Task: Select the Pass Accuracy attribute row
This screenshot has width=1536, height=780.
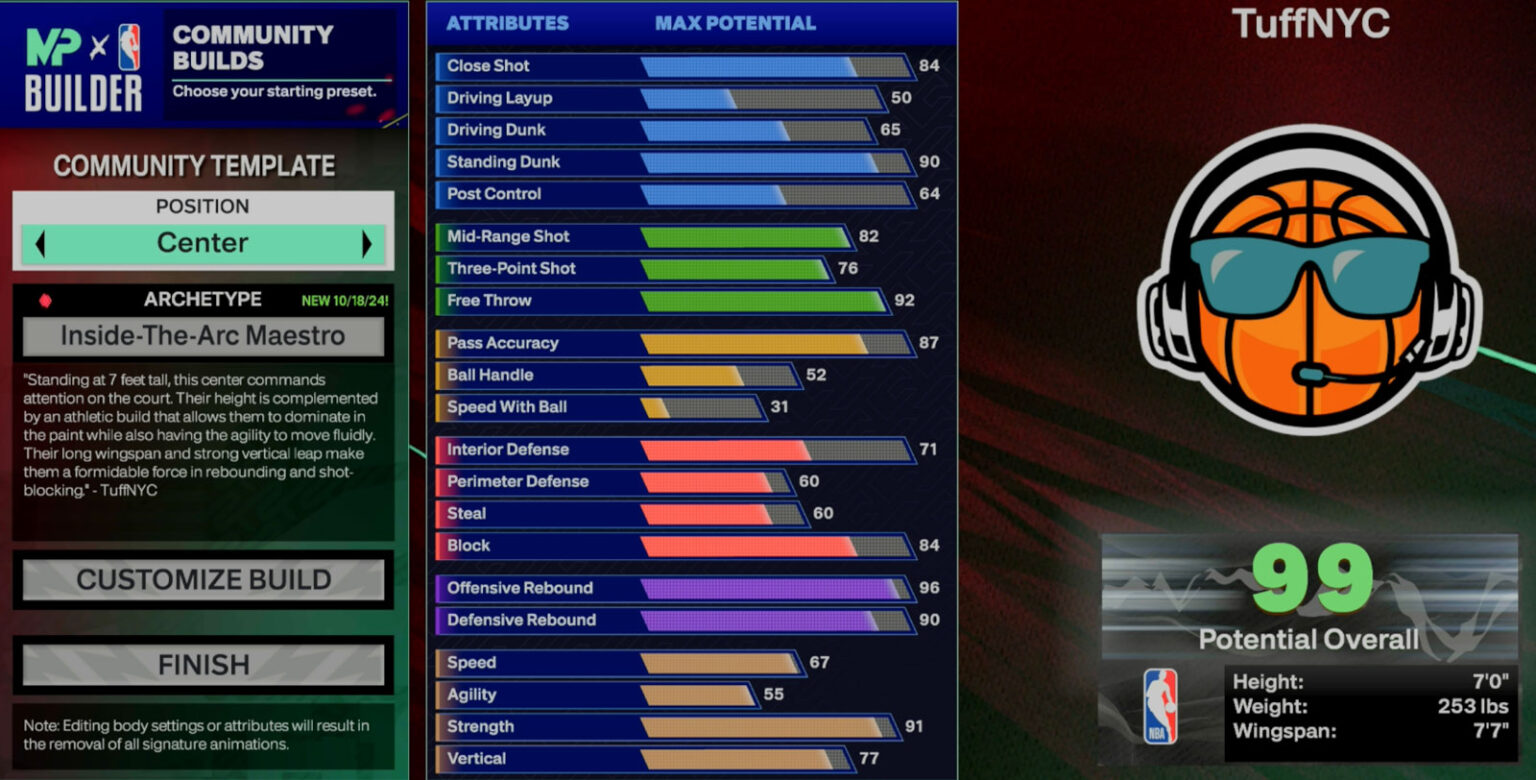Action: click(x=674, y=343)
